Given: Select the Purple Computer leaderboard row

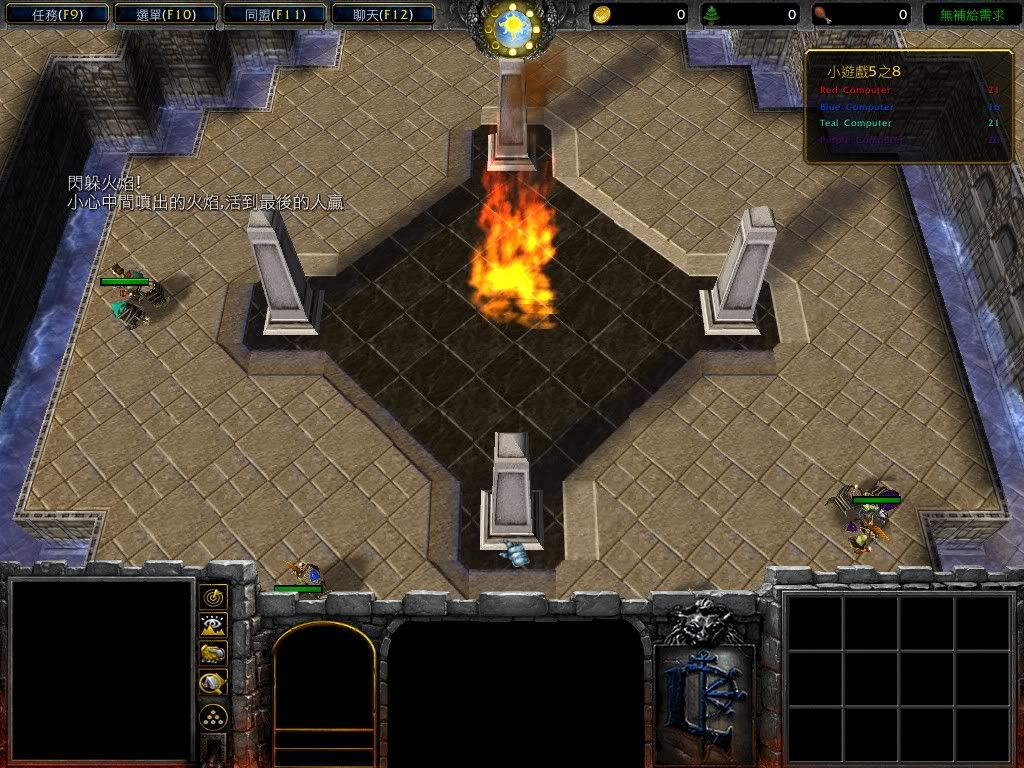Looking at the screenshot, I should (x=908, y=140).
